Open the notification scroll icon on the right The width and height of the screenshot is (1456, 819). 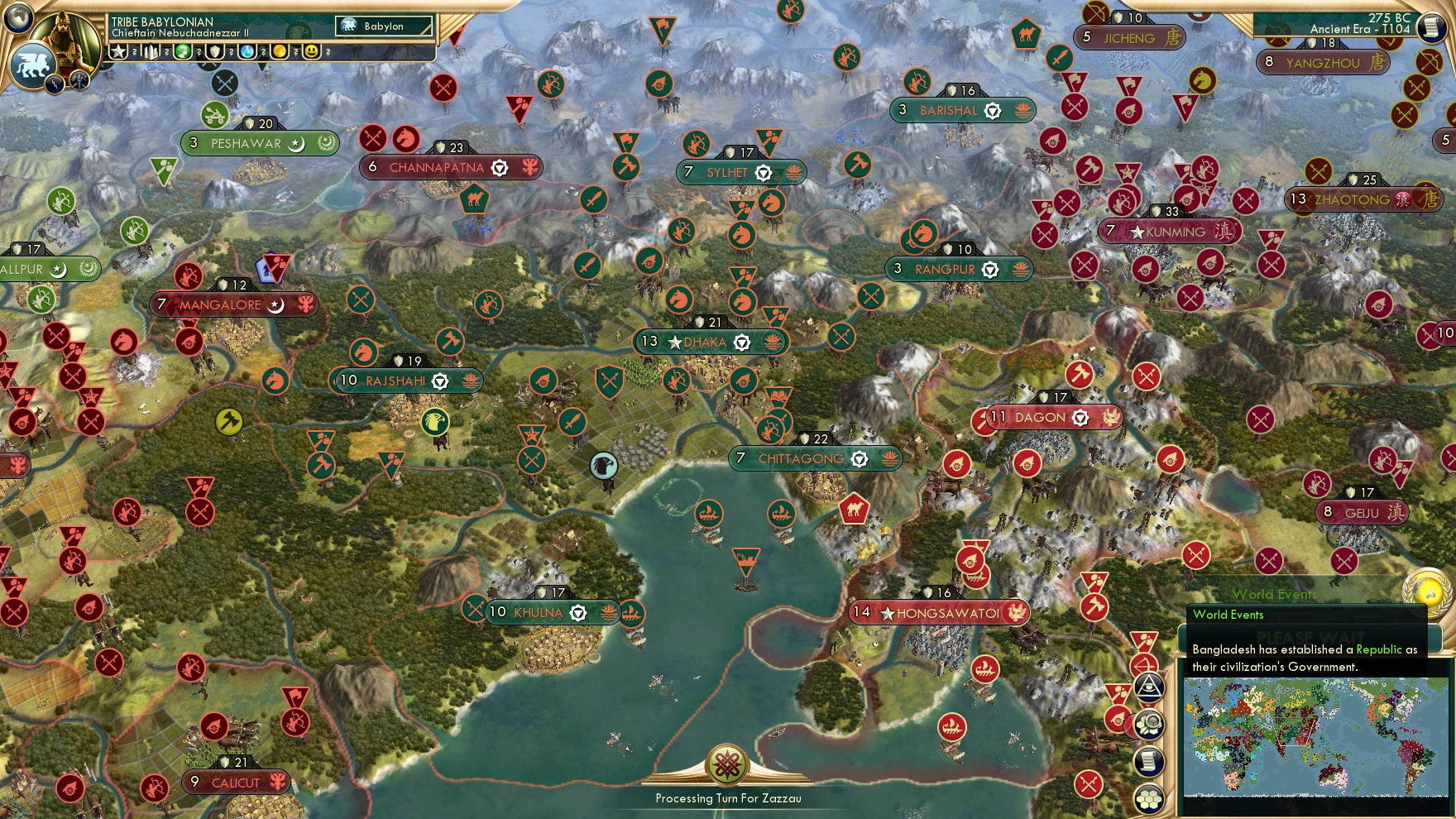[x=1148, y=761]
